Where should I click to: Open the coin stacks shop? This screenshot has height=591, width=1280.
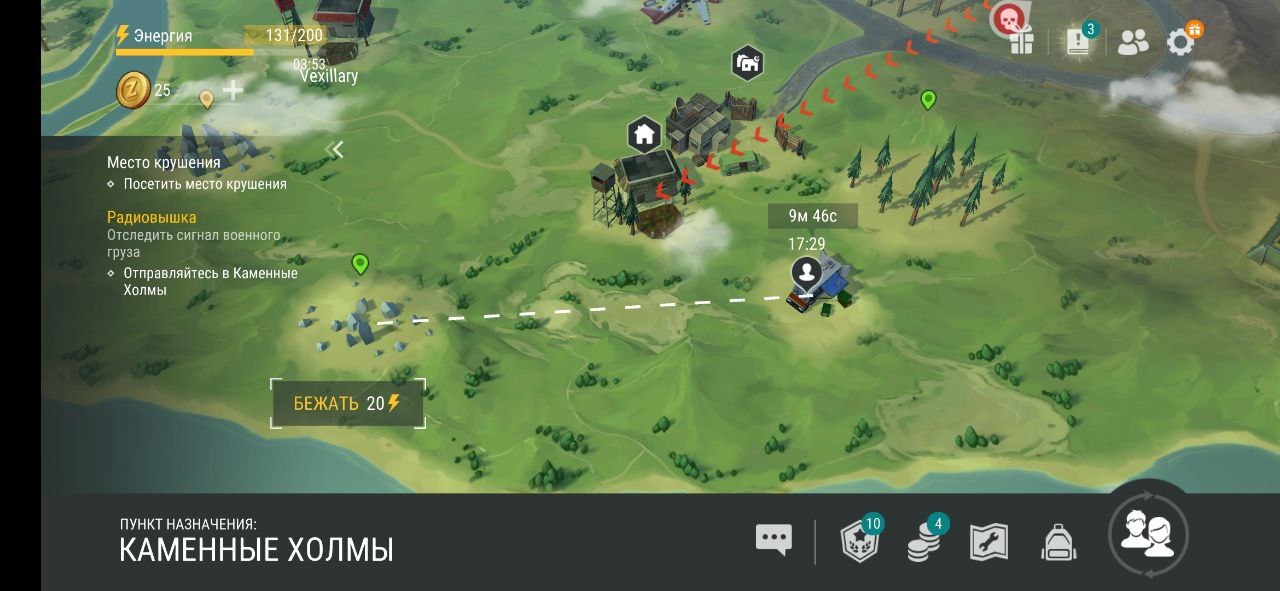[x=924, y=541]
